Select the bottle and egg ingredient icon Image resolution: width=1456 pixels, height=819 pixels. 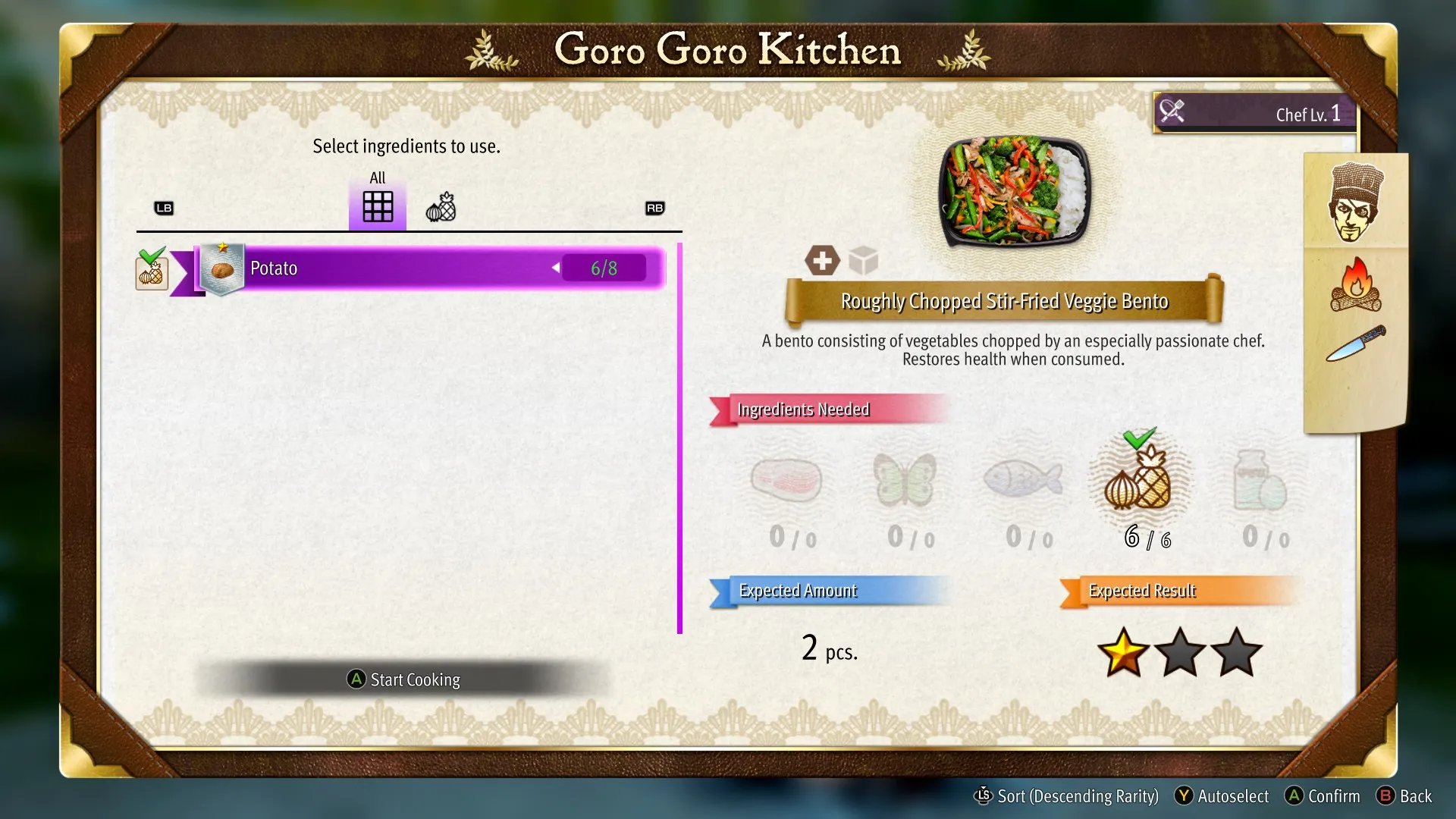(1259, 482)
